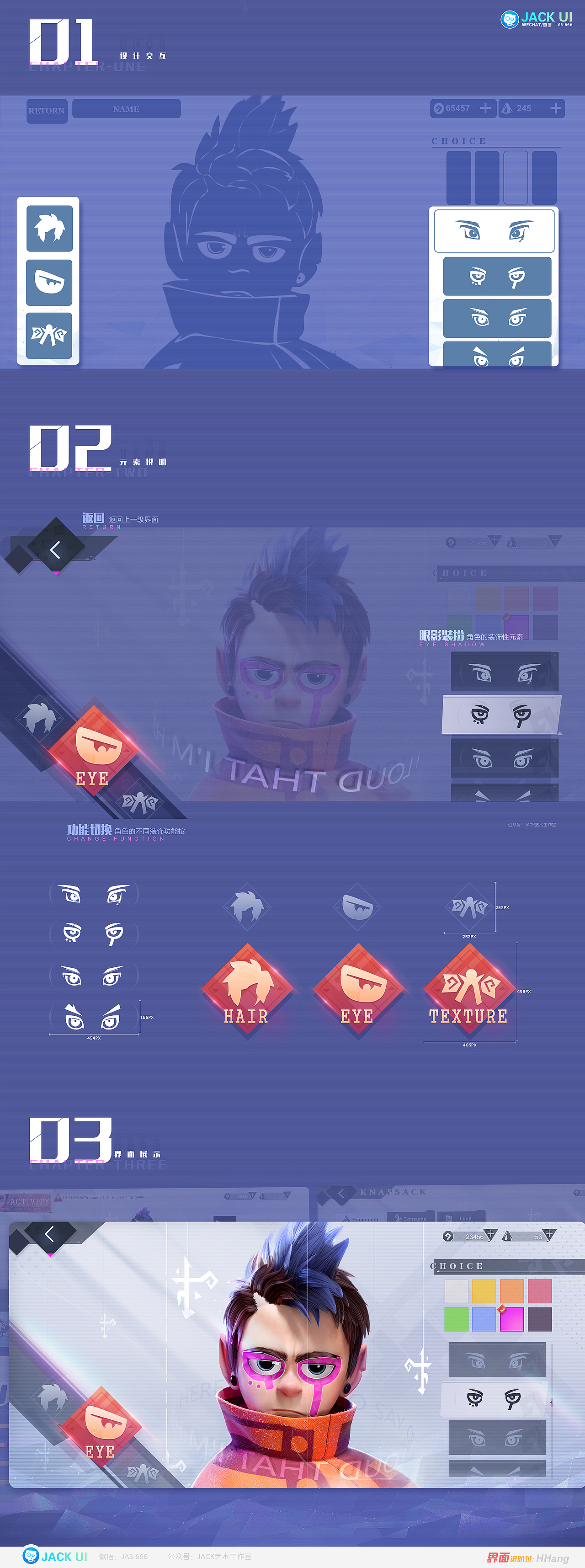Click the NAME input field
Screen dimensions: 585x1568
click(x=127, y=109)
